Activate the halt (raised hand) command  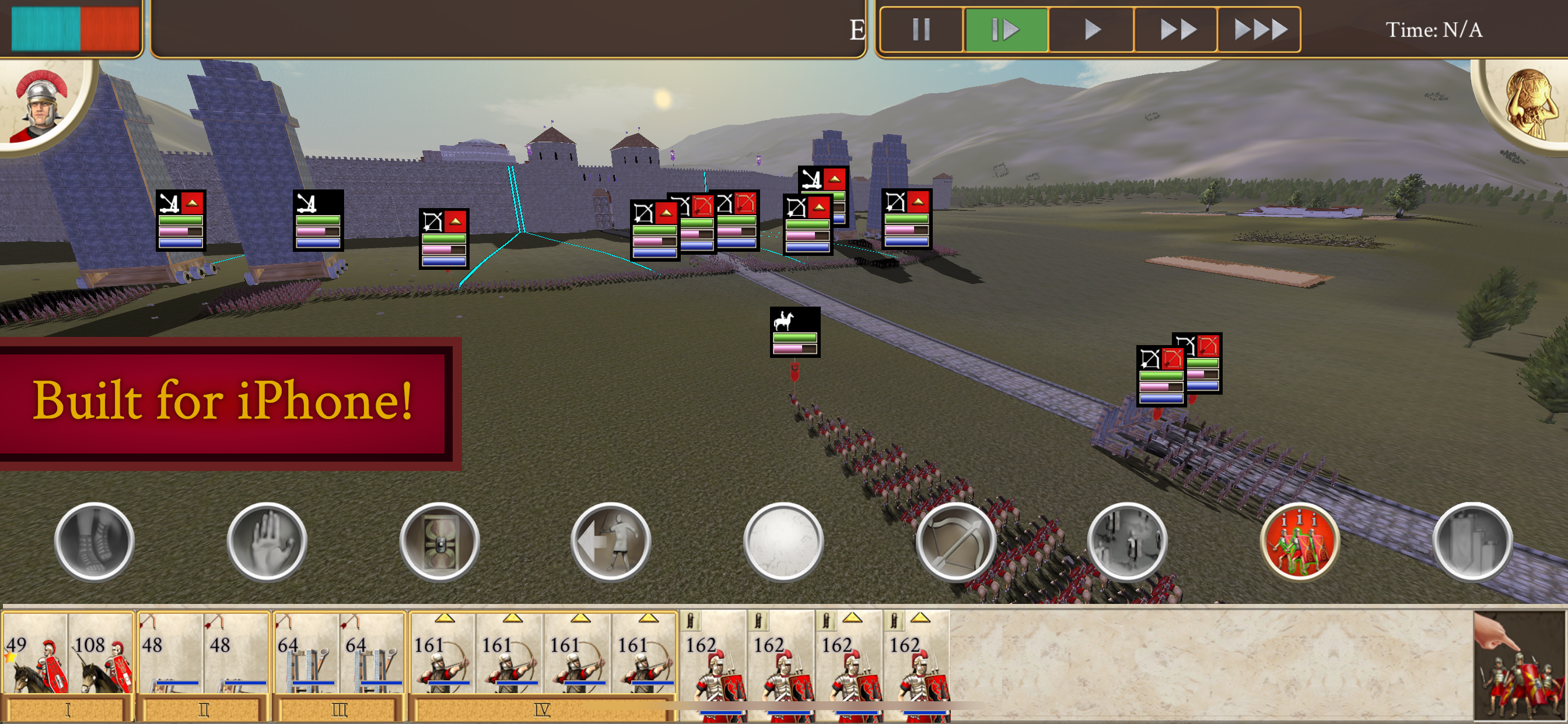[x=267, y=541]
